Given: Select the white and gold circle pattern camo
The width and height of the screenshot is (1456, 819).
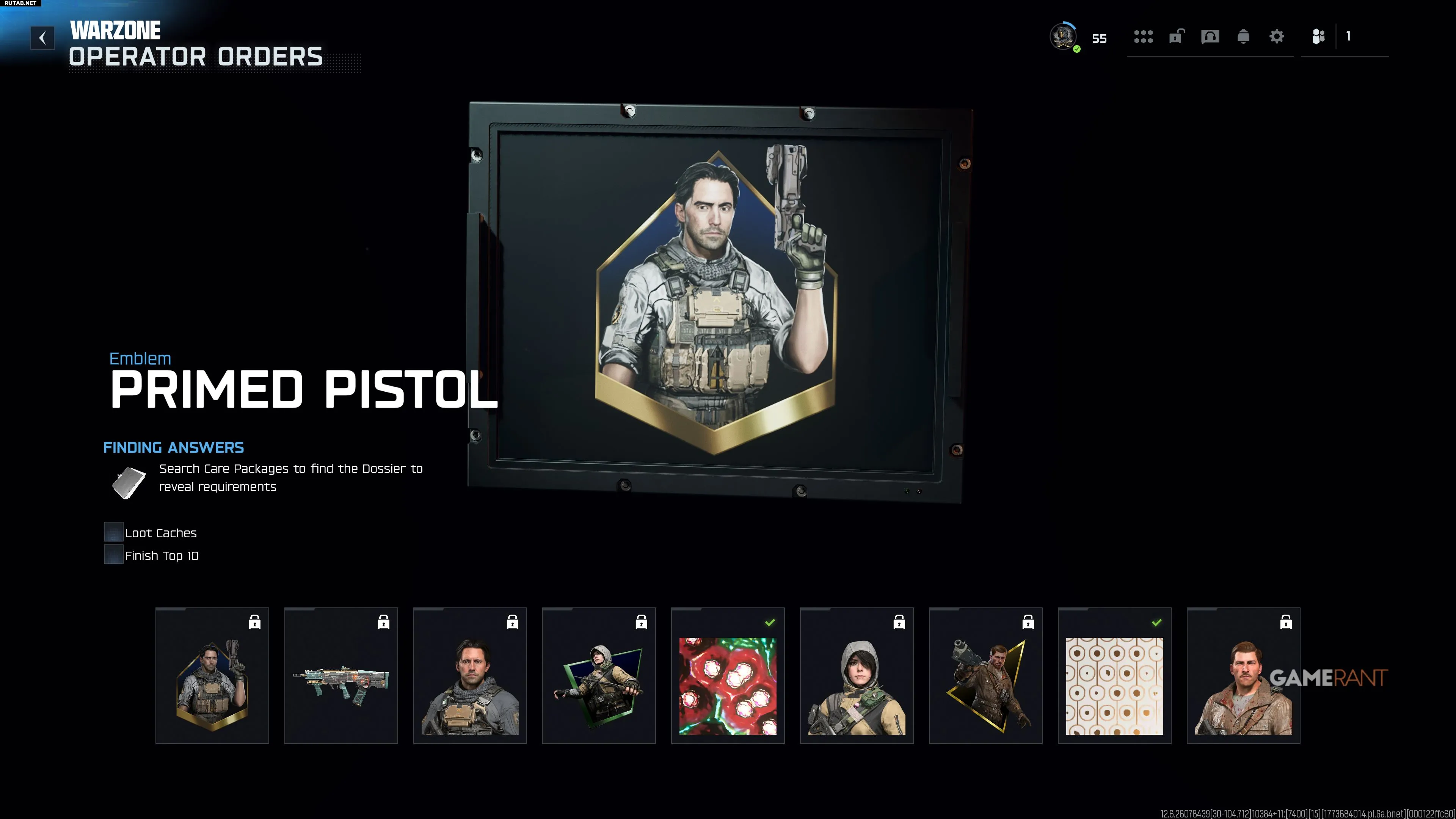Looking at the screenshot, I should [1114, 675].
